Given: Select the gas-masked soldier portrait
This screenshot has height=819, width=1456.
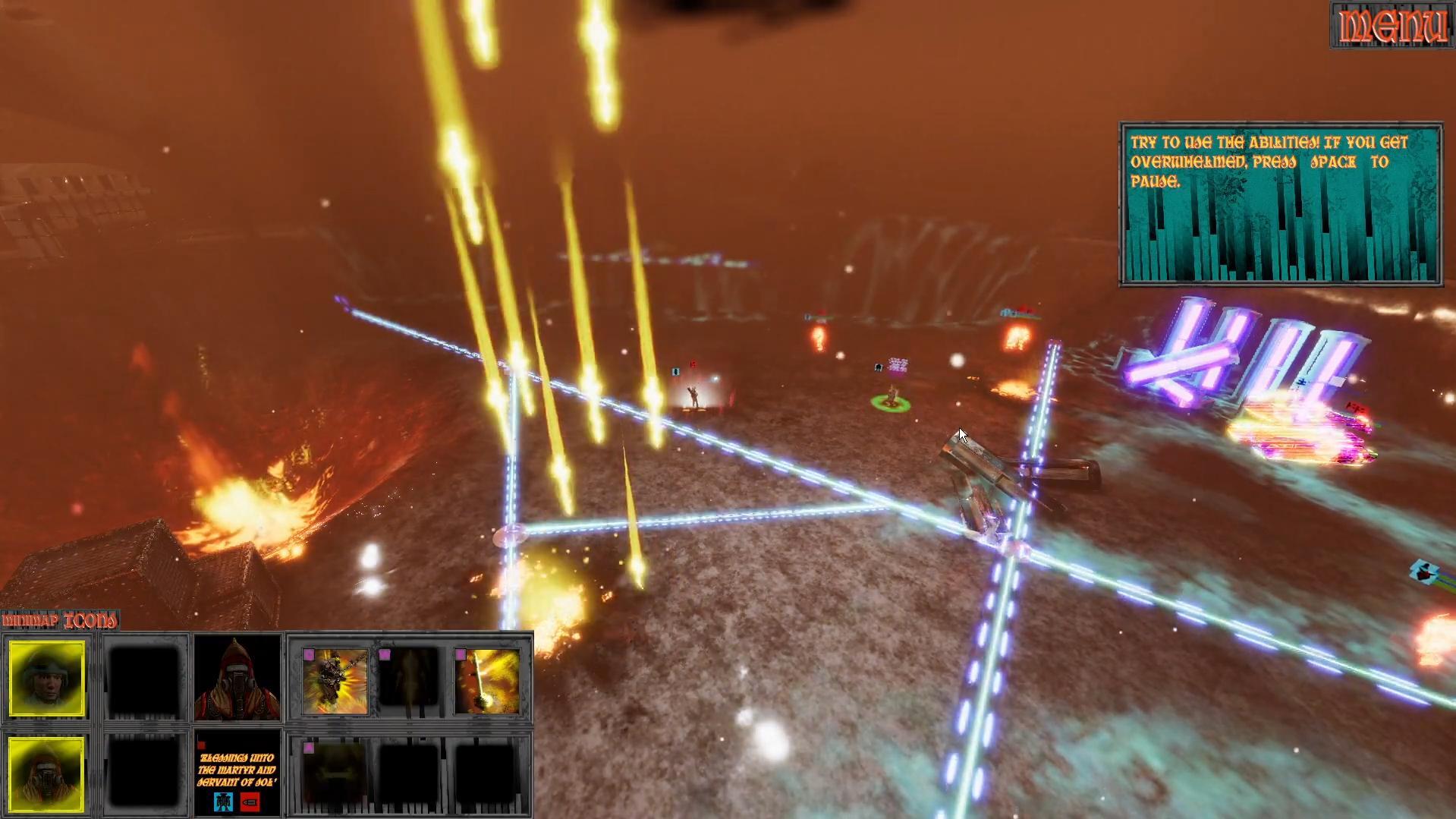Looking at the screenshot, I should click(x=46, y=774).
